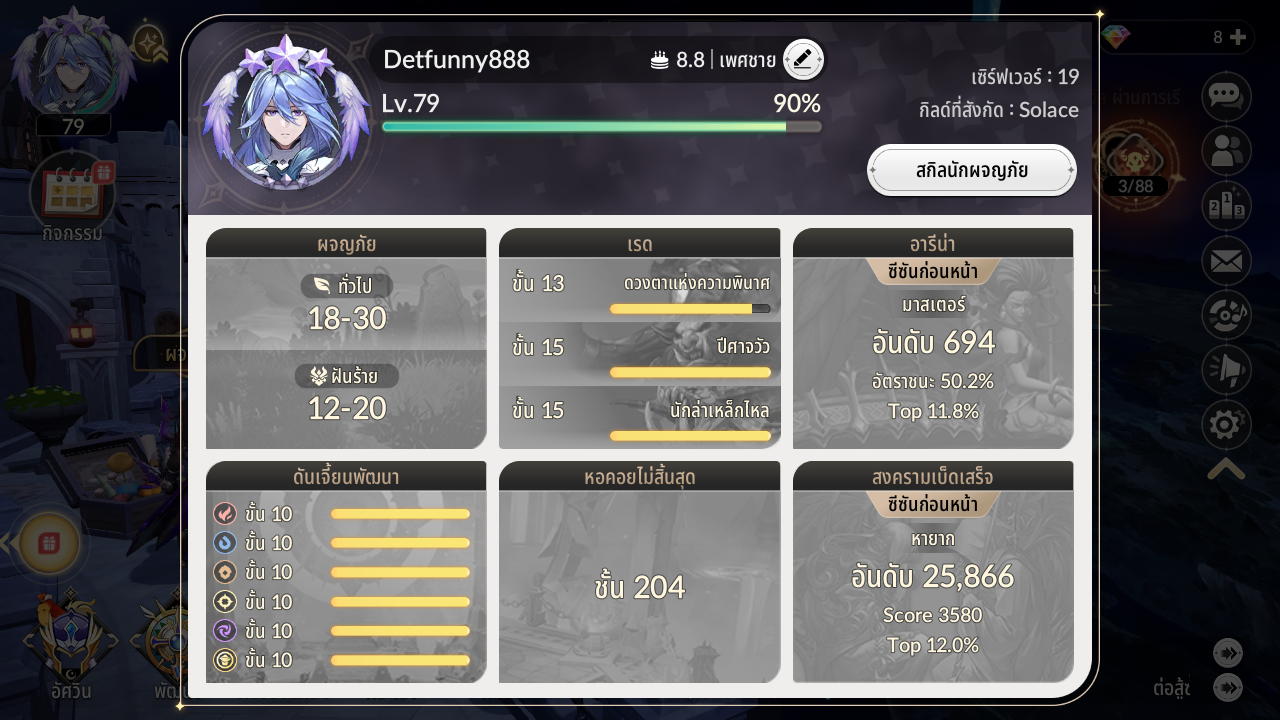Open the megaphone announcements icon
This screenshot has height=720, width=1280.
tap(1226, 371)
